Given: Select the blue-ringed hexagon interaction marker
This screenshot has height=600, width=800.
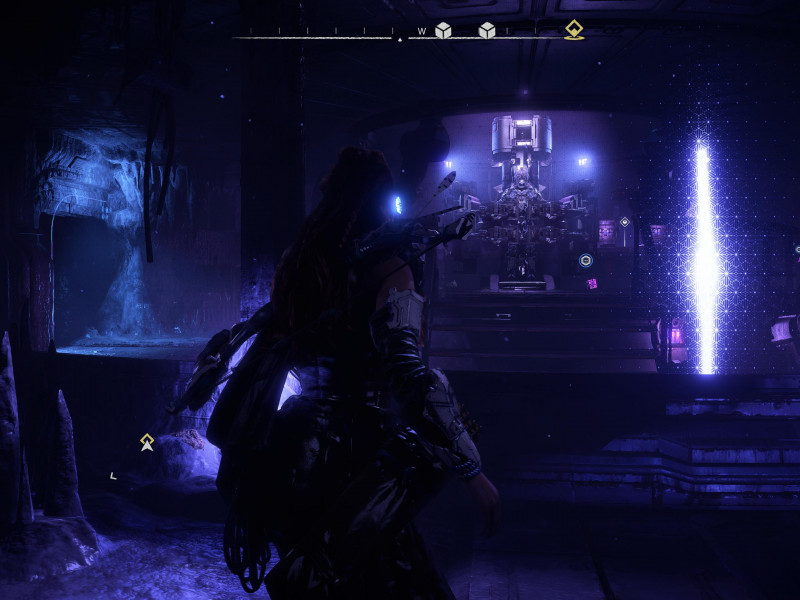Looking at the screenshot, I should (586, 261).
